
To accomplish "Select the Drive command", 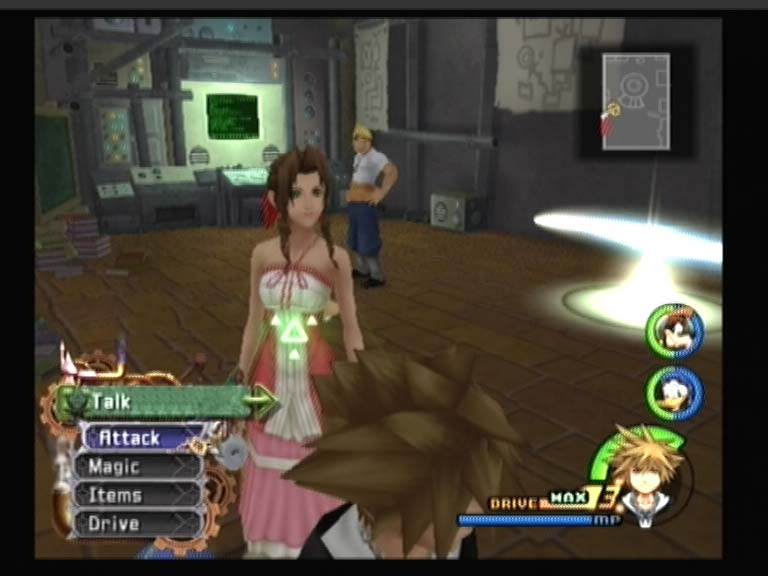I will click(135, 522).
